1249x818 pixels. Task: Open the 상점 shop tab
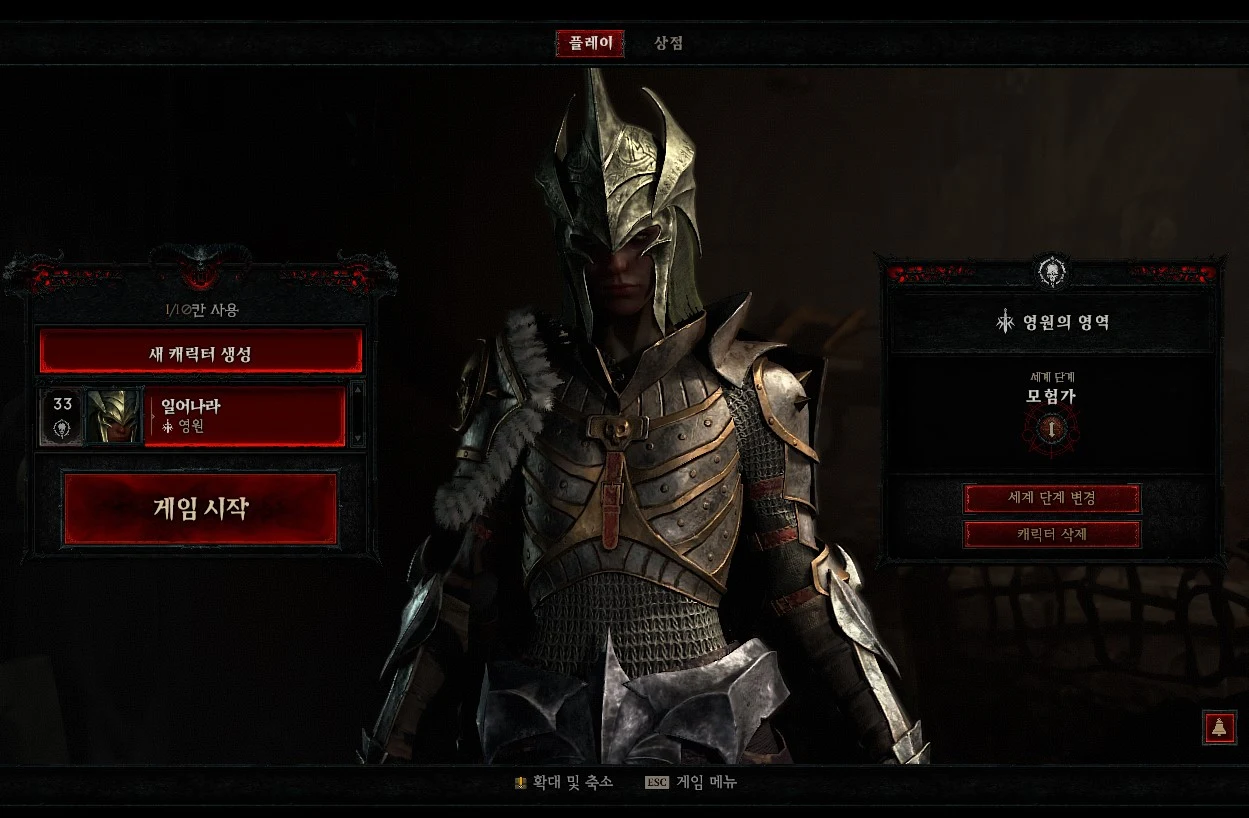tap(668, 44)
